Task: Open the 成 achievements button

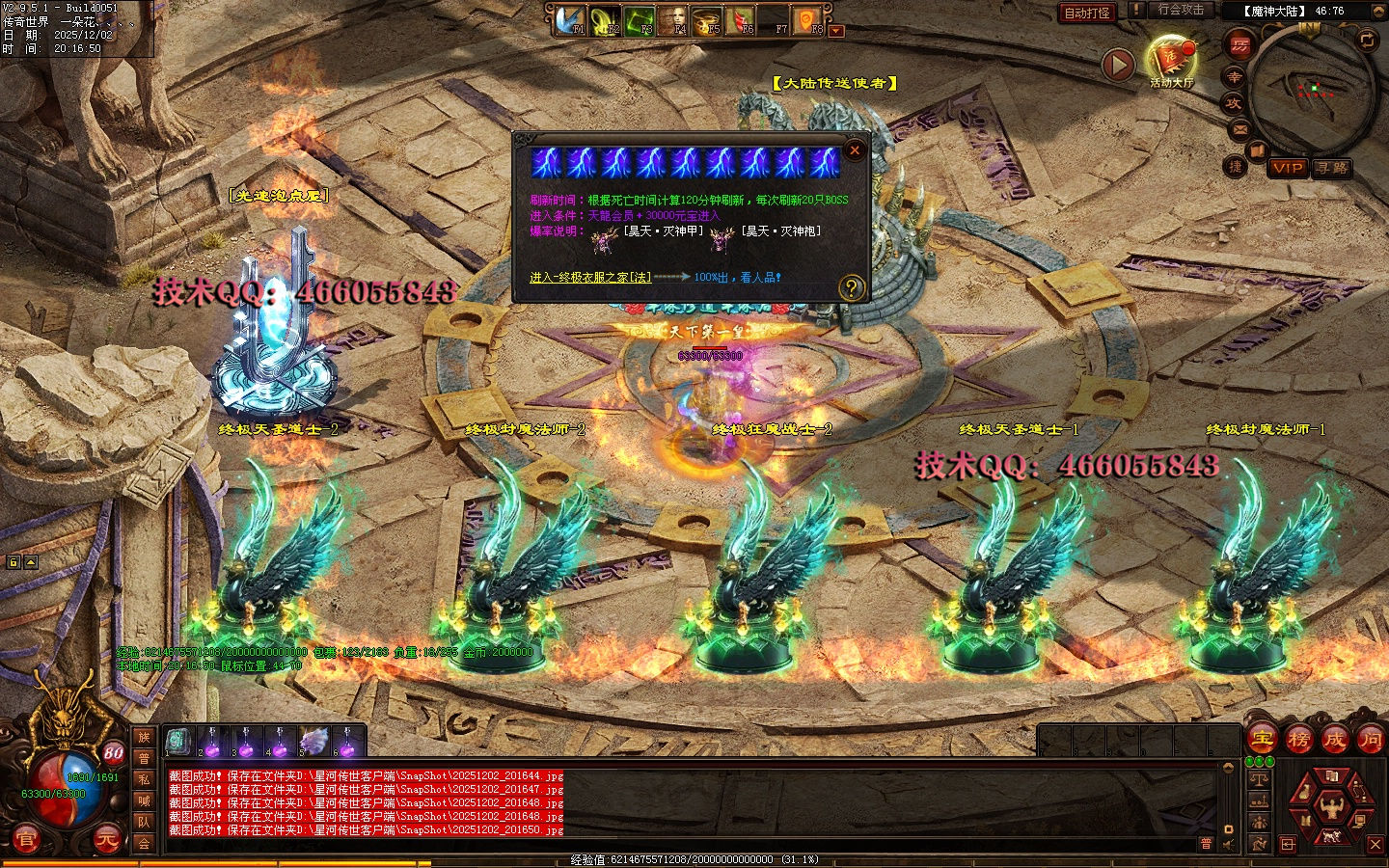Action: pos(1334,740)
